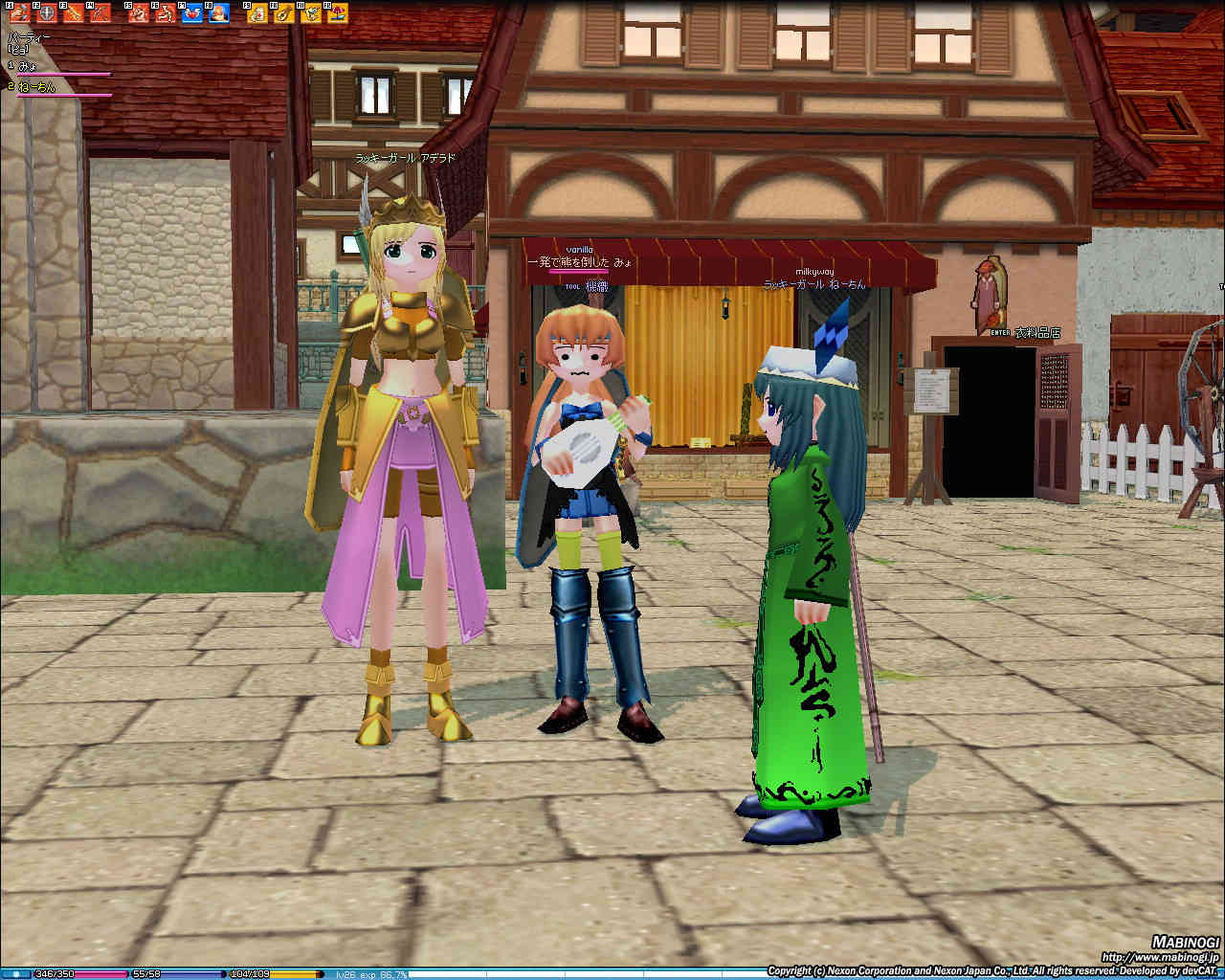This screenshot has width=1225, height=980.
Task: Activate the F12 red umbrella rest skill
Action: 336,13
